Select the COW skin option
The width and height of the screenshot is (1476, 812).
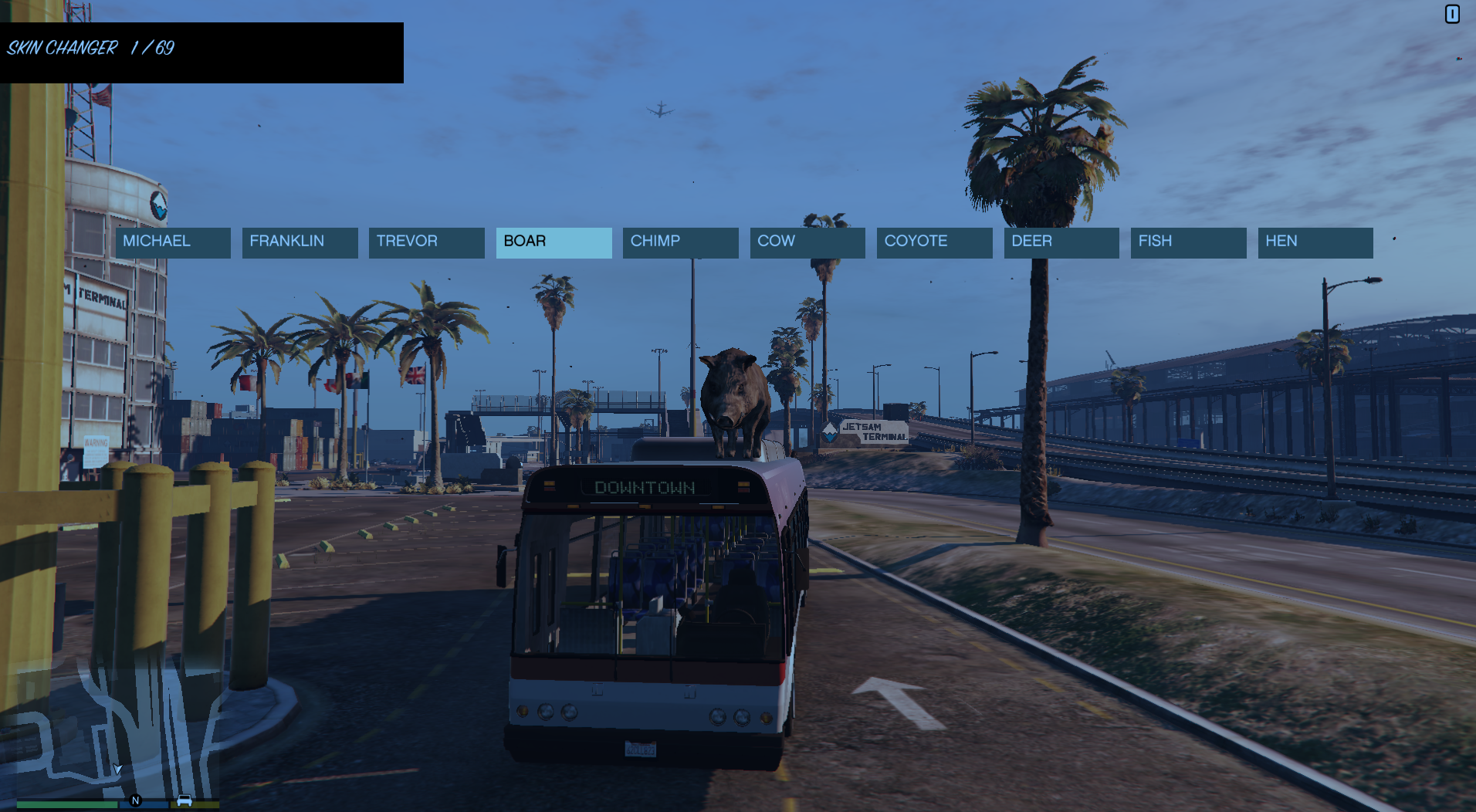(x=807, y=242)
